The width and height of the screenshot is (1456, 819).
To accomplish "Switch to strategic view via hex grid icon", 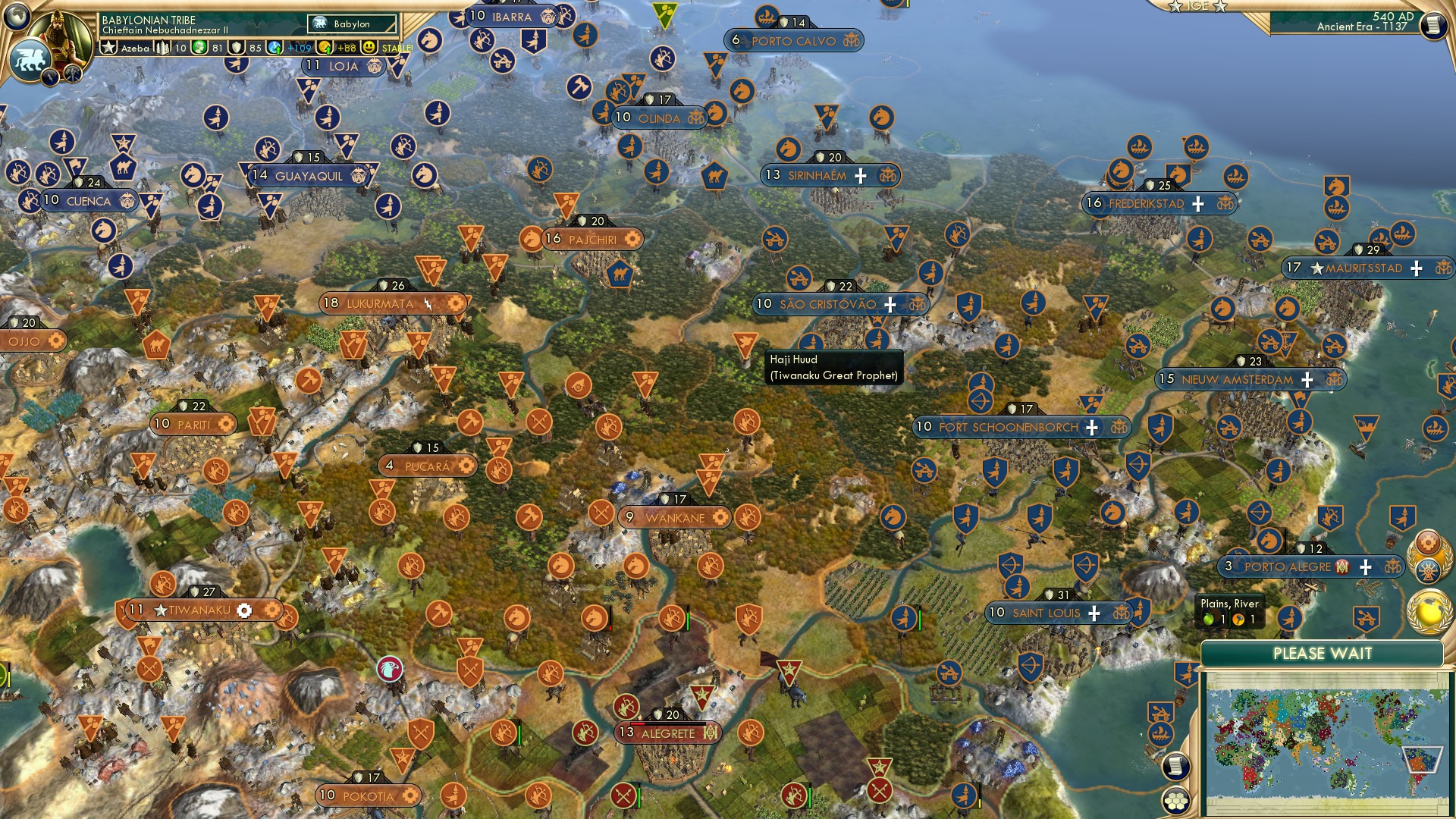I will (1175, 802).
